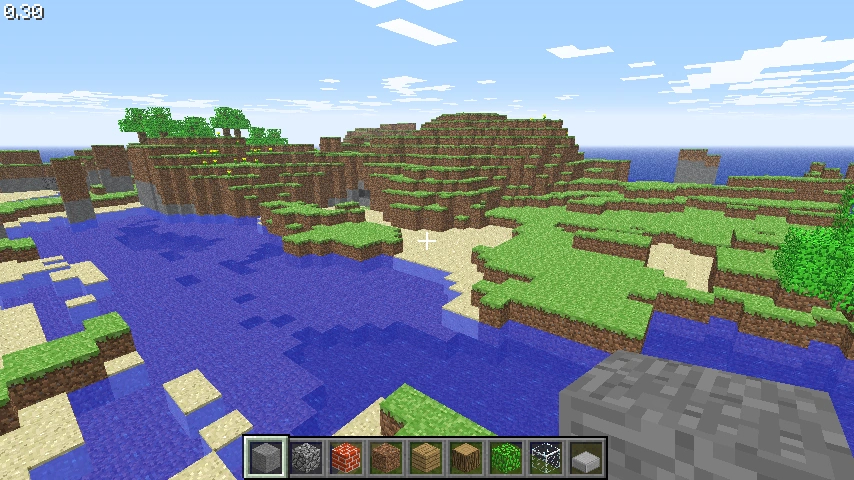Pick the red brick block slot
This screenshot has width=854, height=480.
(346, 458)
